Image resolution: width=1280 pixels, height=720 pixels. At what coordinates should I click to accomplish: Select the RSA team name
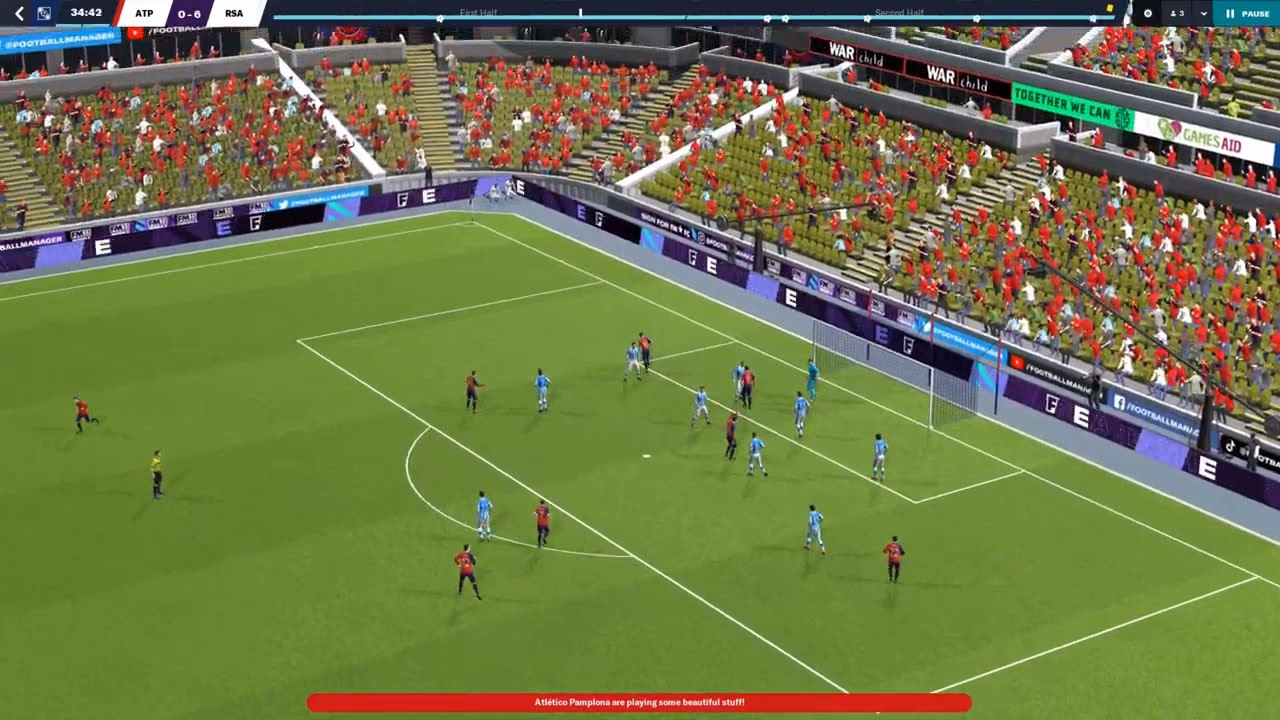(x=234, y=13)
